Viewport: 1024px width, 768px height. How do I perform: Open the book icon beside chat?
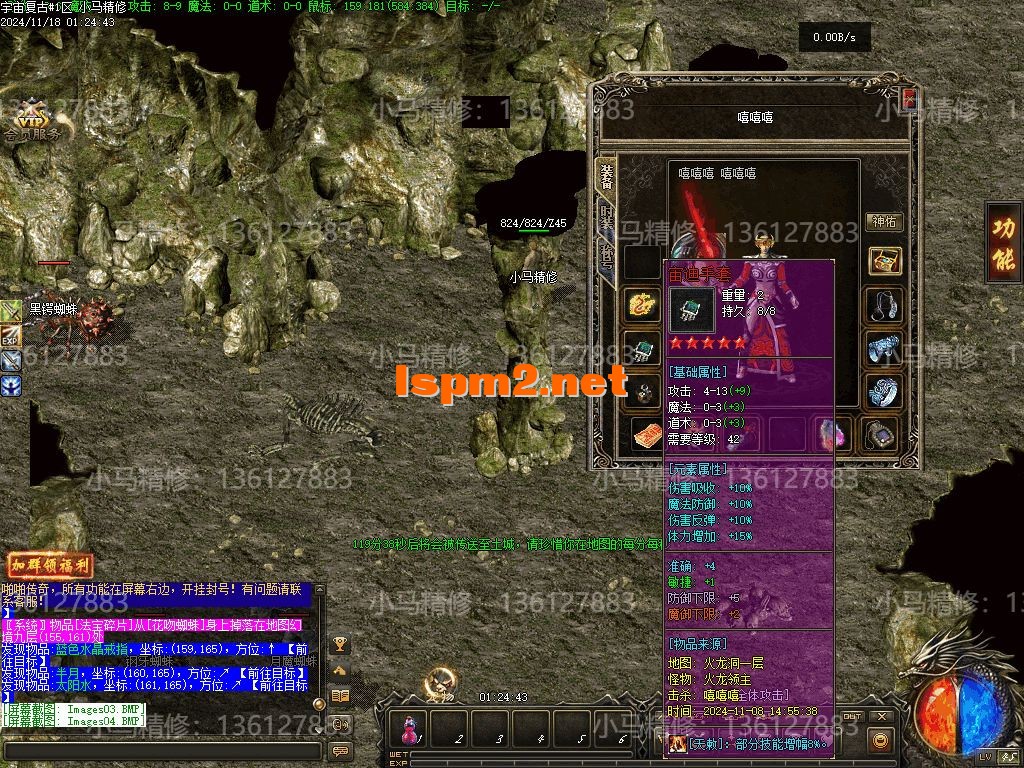(x=340, y=696)
